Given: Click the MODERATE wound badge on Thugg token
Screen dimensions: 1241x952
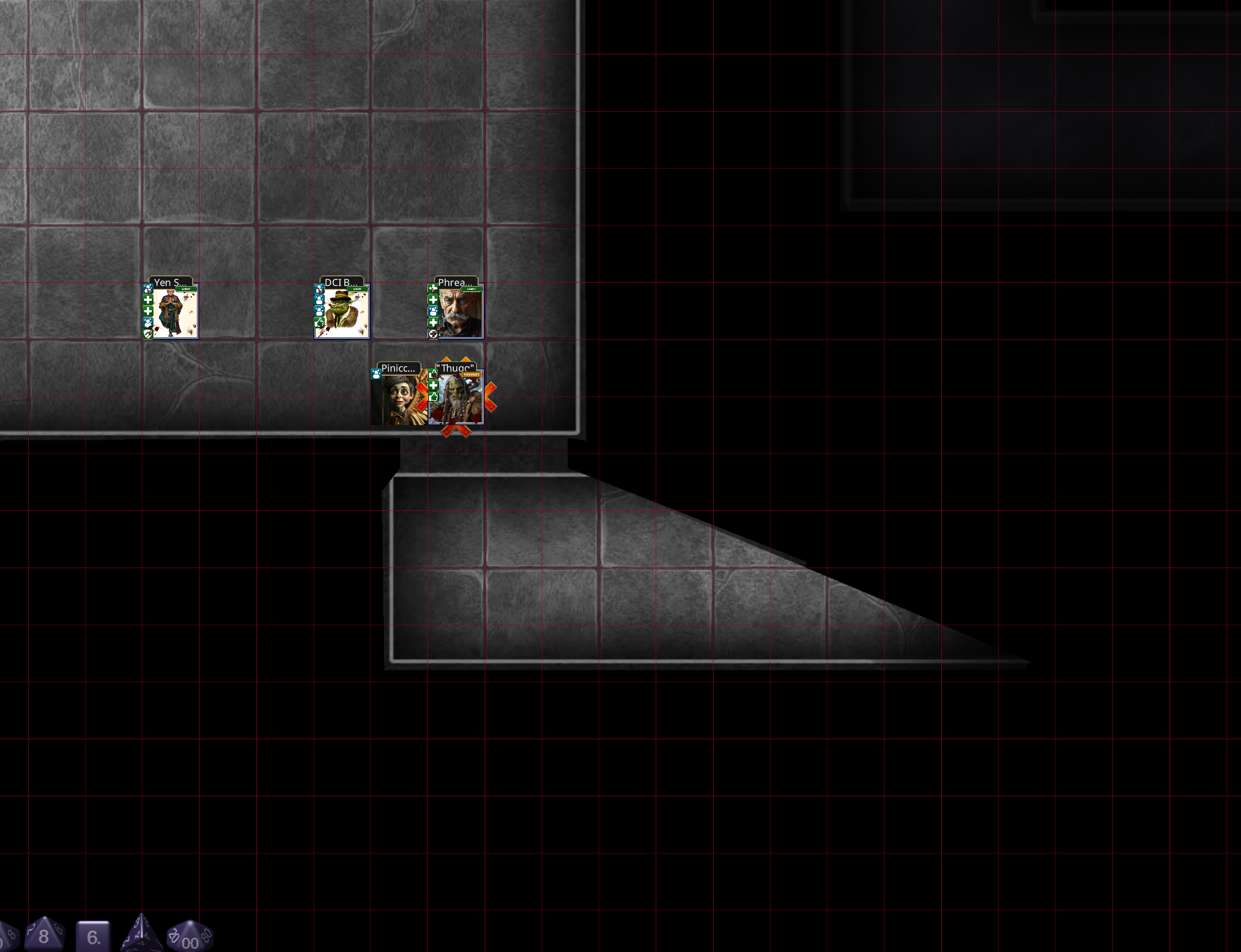Looking at the screenshot, I should 472,375.
